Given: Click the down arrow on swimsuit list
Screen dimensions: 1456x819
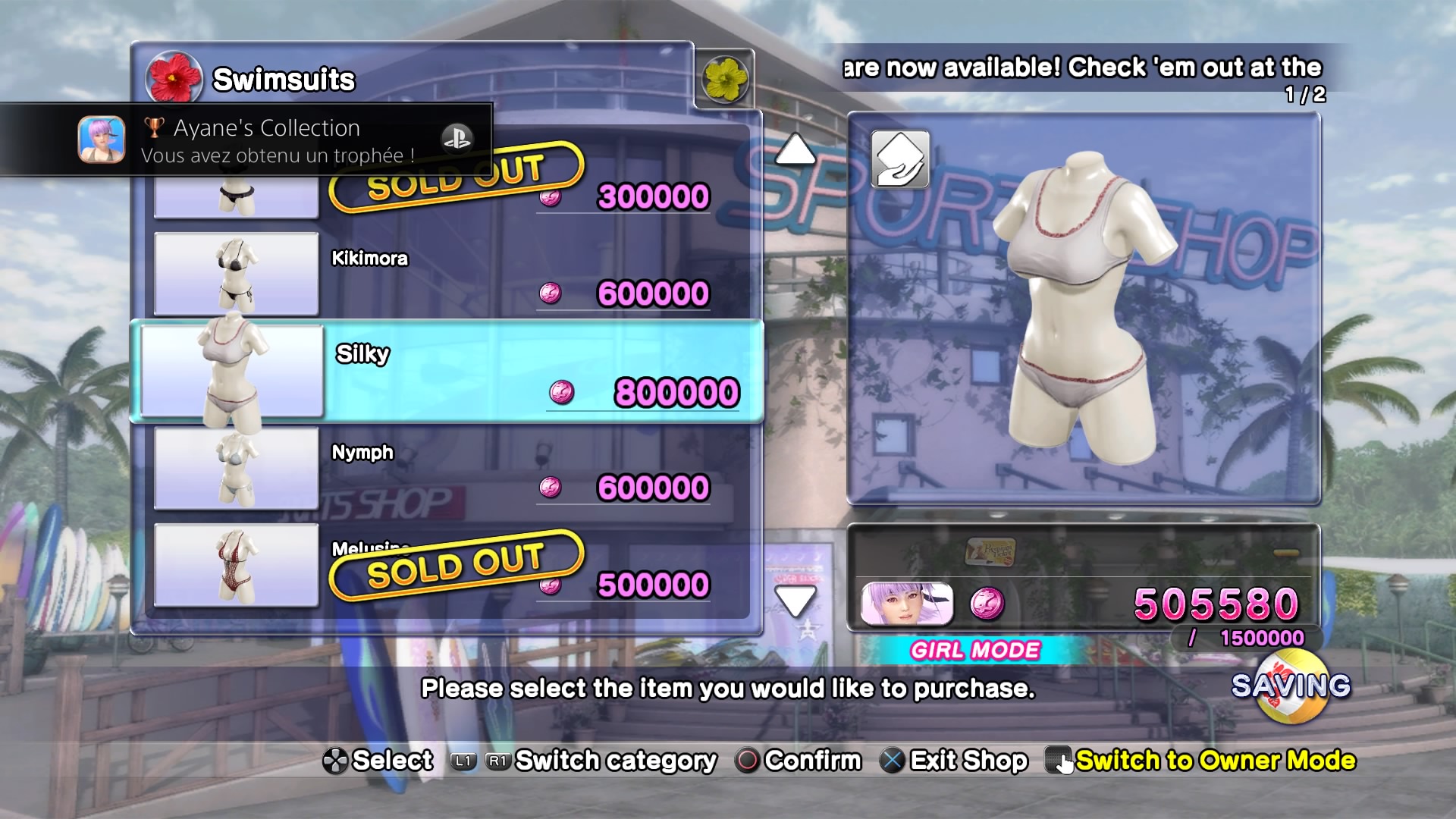Looking at the screenshot, I should (x=795, y=601).
